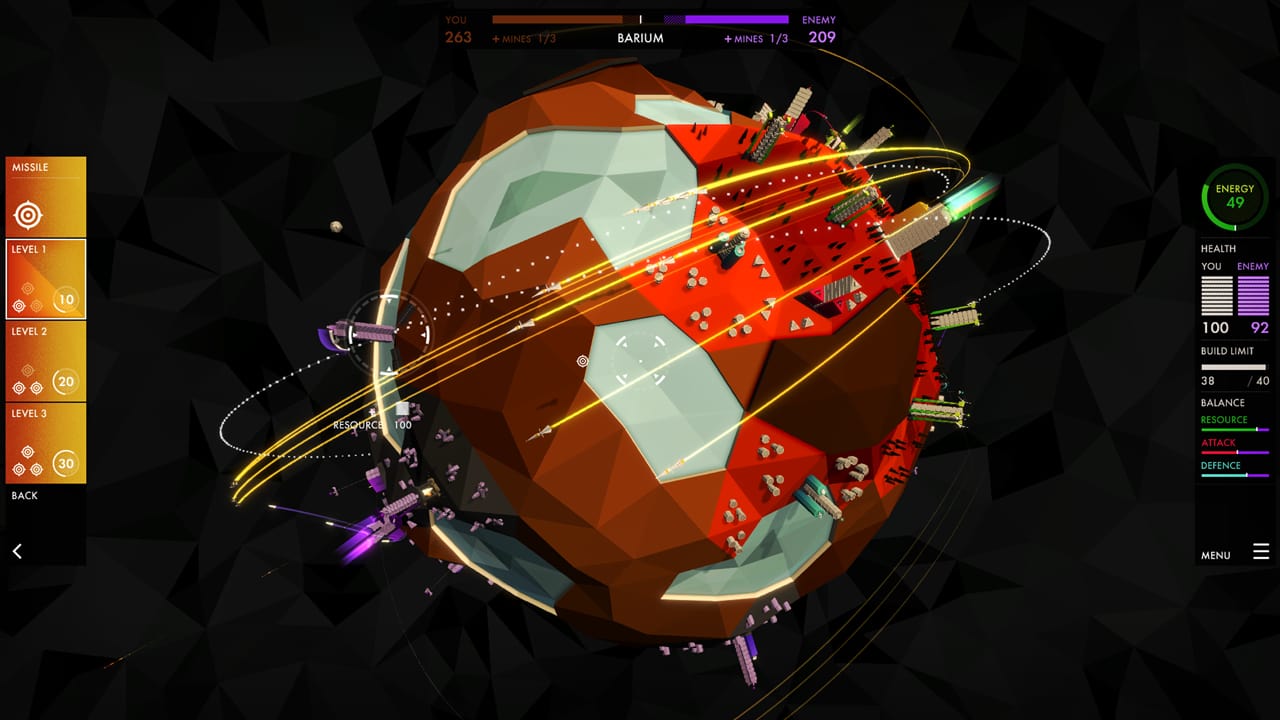The height and width of the screenshot is (720, 1280).
Task: Select the Missile category target icon
Action: [30, 213]
